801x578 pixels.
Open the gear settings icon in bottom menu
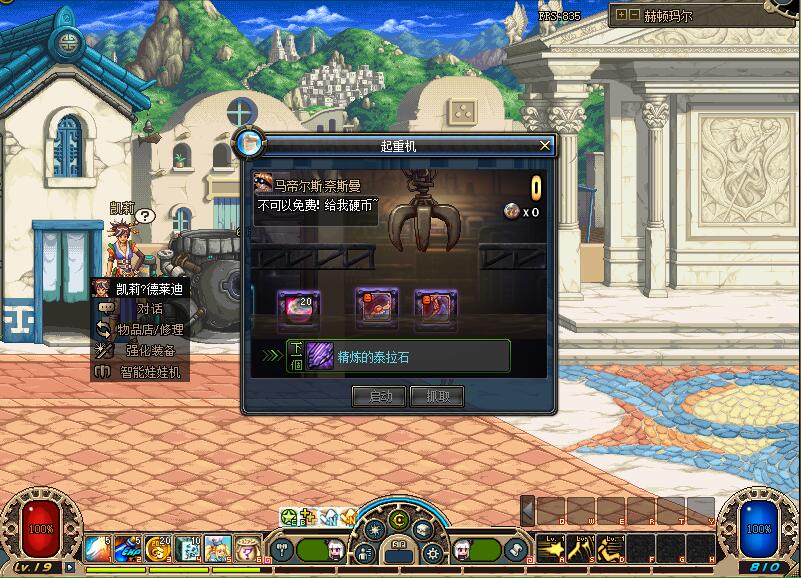coord(433,552)
